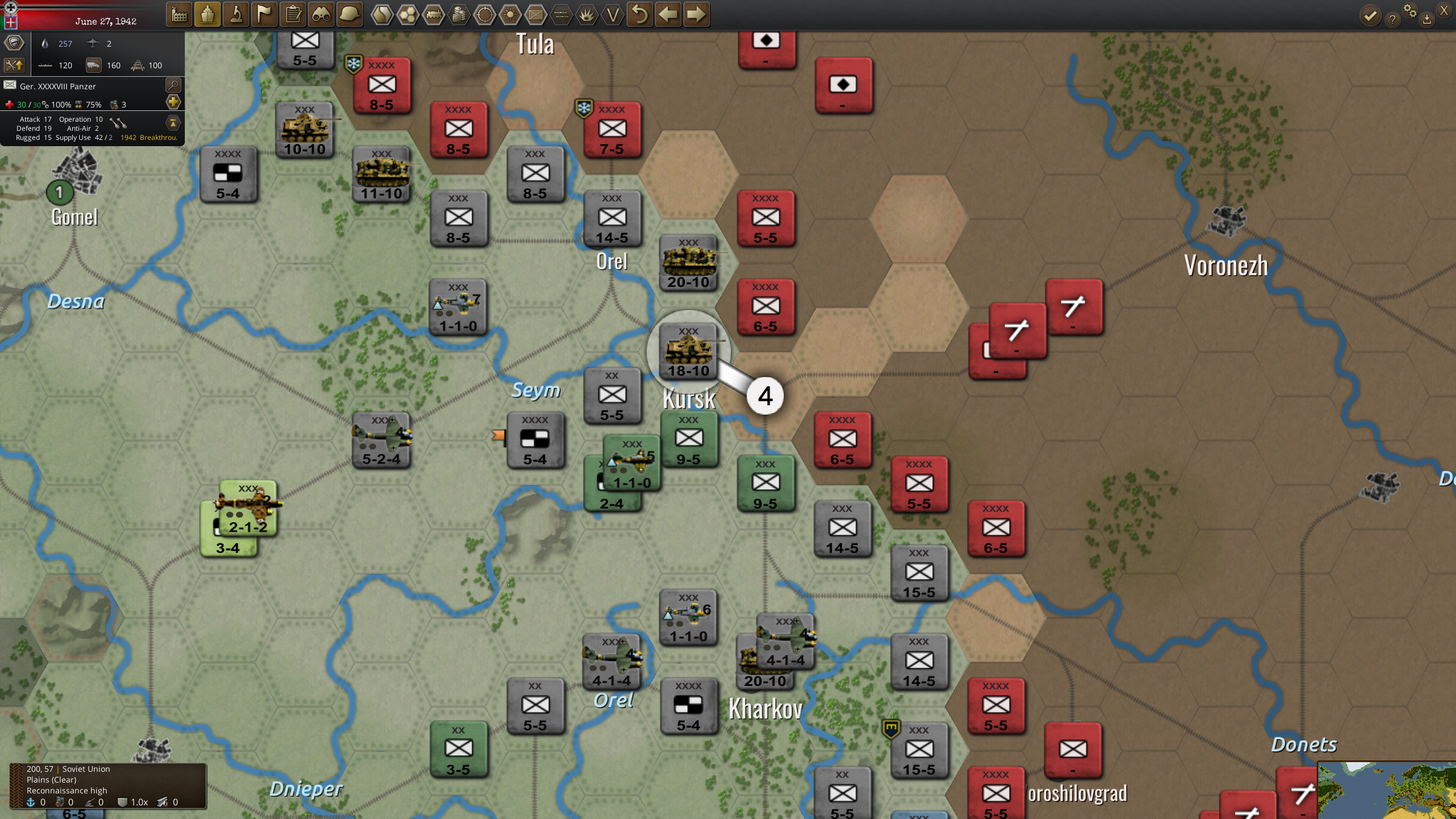Reinforce the unit using the plus icon
Viewport: 1456px width, 819px height.
(172, 103)
